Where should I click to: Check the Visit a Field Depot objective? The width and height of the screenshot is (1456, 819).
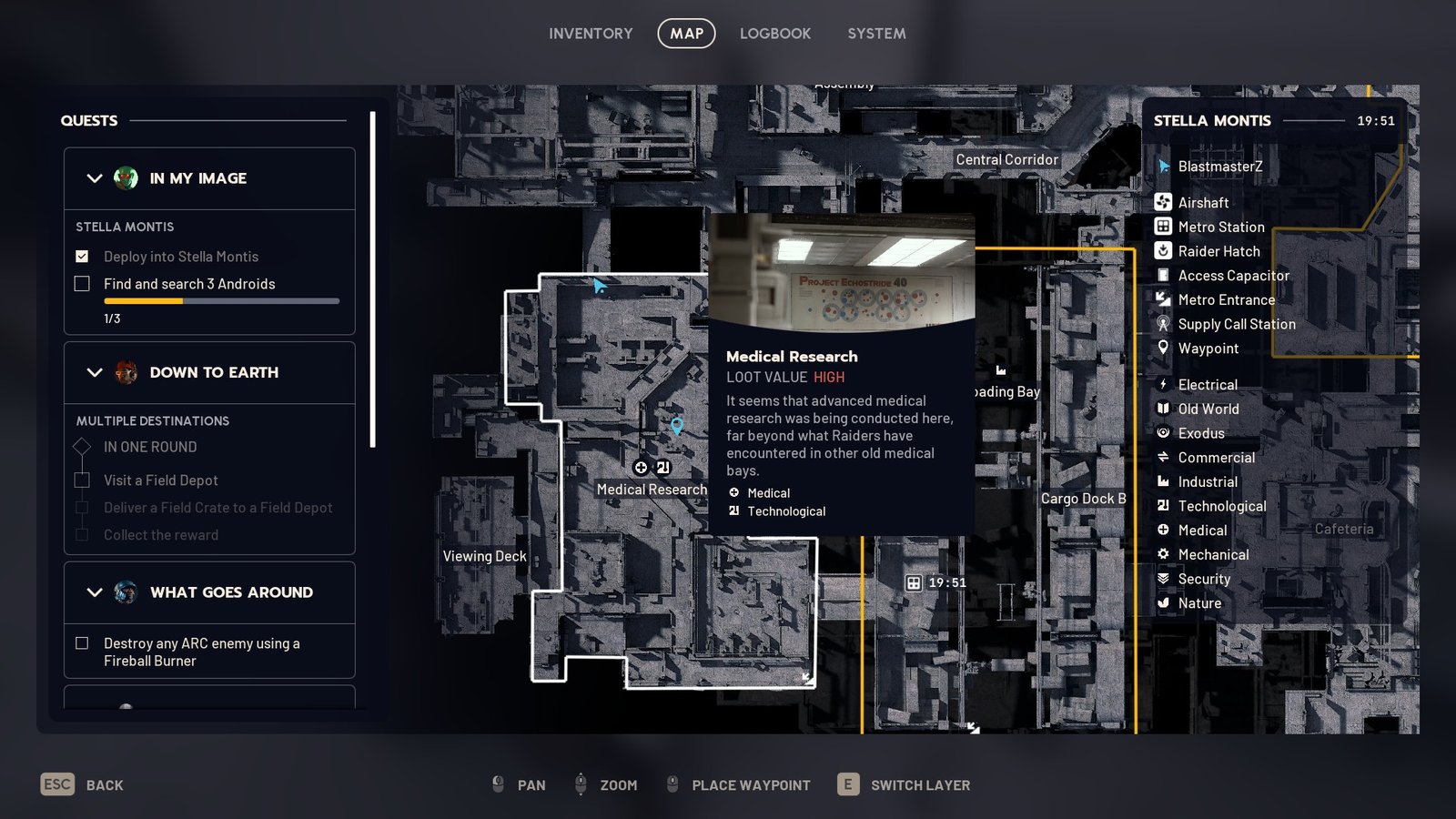pos(81,480)
